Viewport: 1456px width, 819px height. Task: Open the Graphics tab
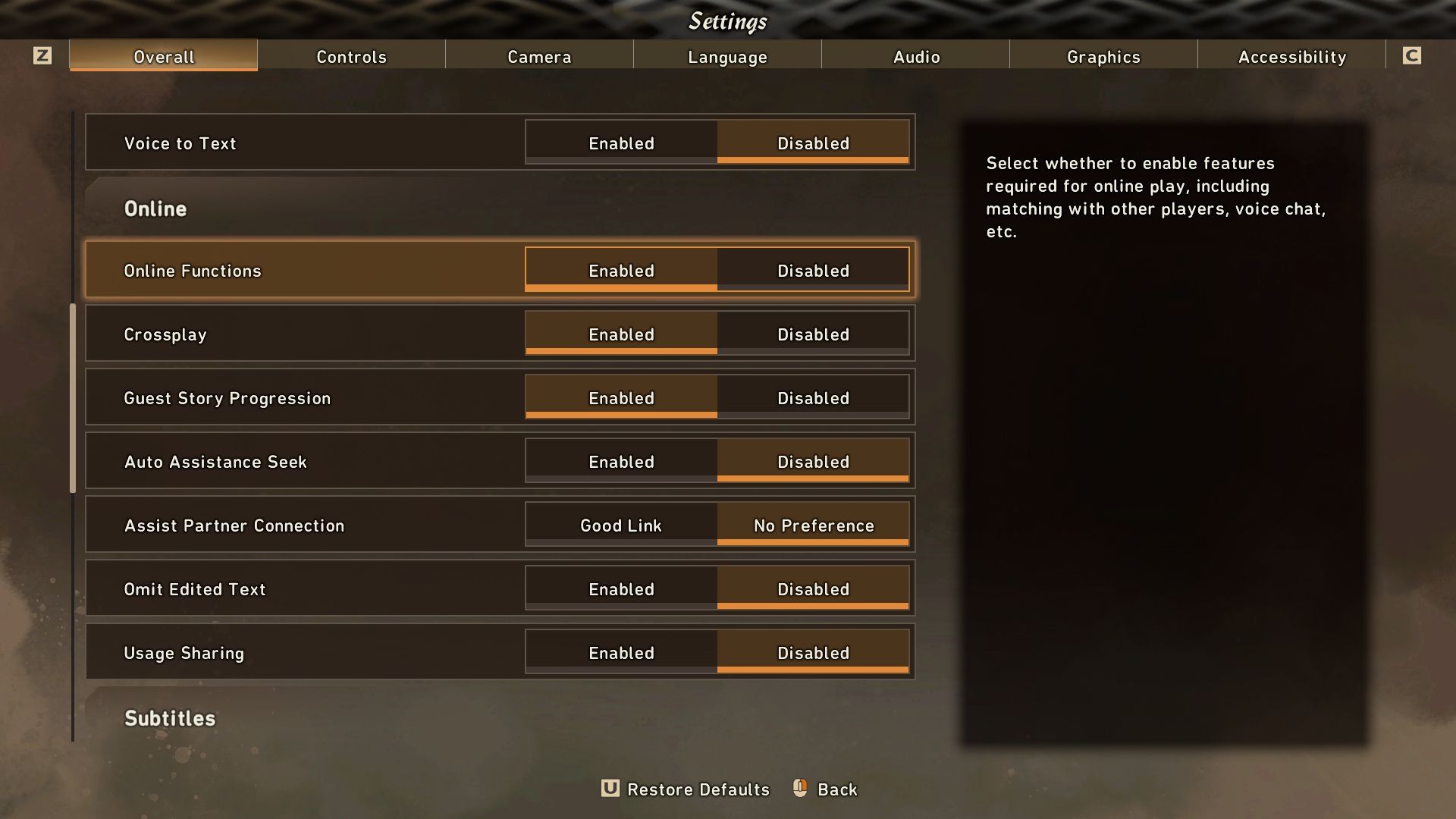click(x=1103, y=56)
